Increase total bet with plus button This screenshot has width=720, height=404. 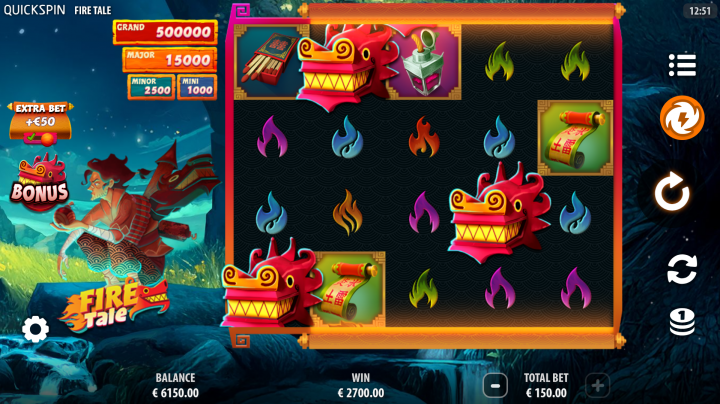click(597, 385)
